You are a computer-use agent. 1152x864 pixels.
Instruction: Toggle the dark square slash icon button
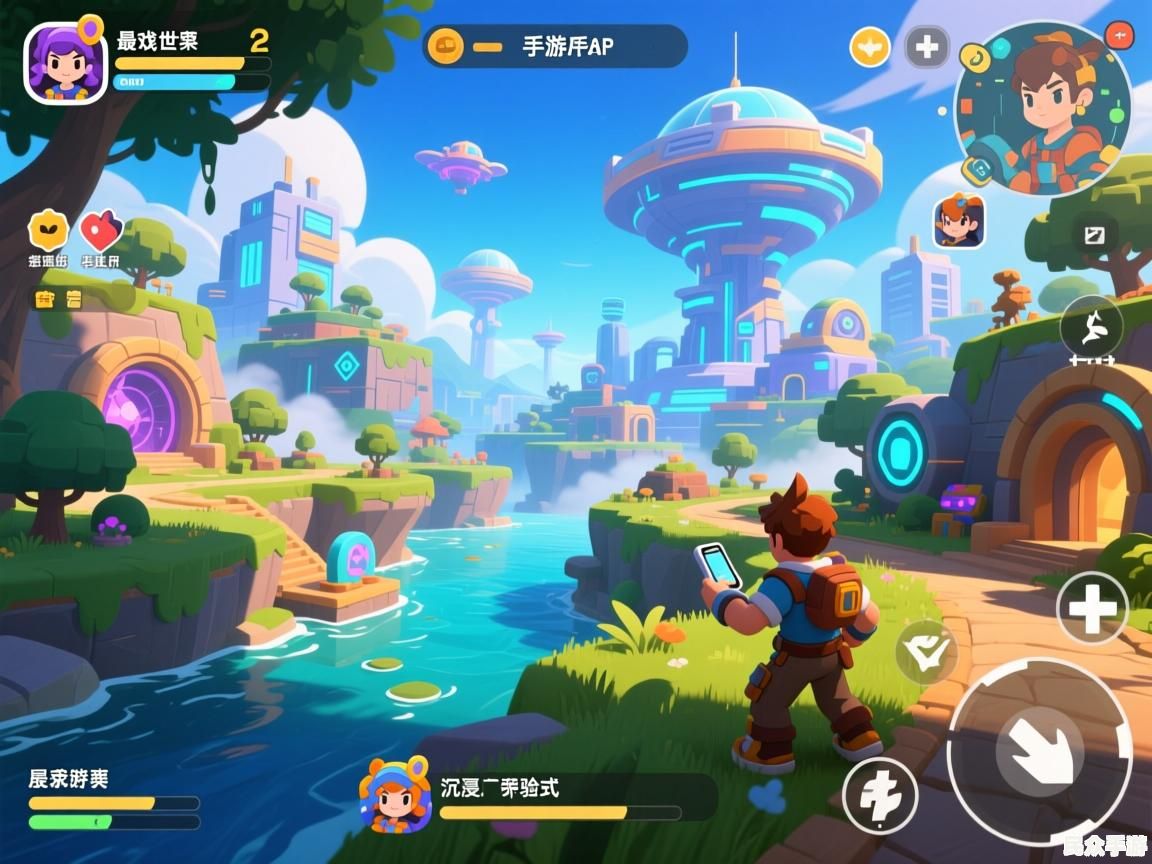pos(1094,235)
